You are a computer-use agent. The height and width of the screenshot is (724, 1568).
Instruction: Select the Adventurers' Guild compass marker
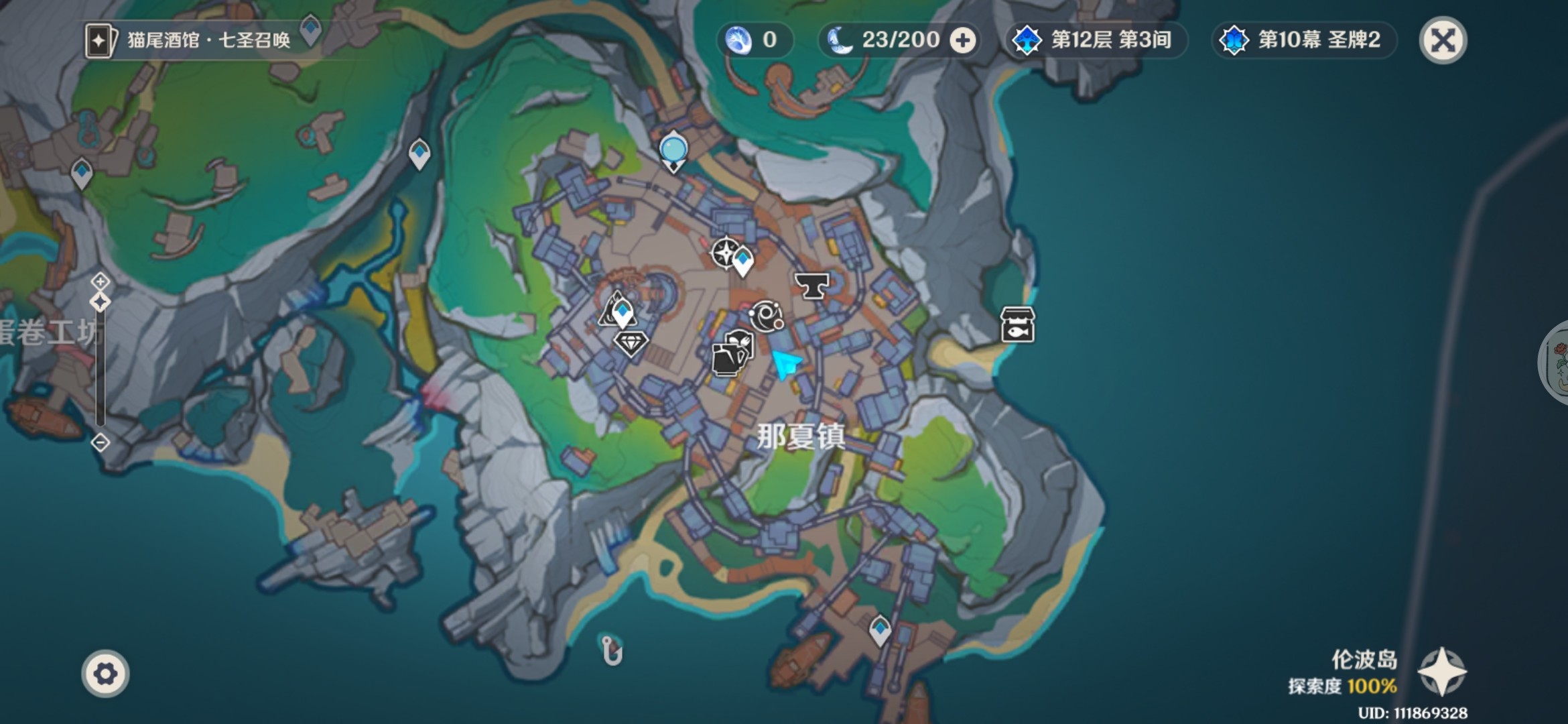[724, 253]
